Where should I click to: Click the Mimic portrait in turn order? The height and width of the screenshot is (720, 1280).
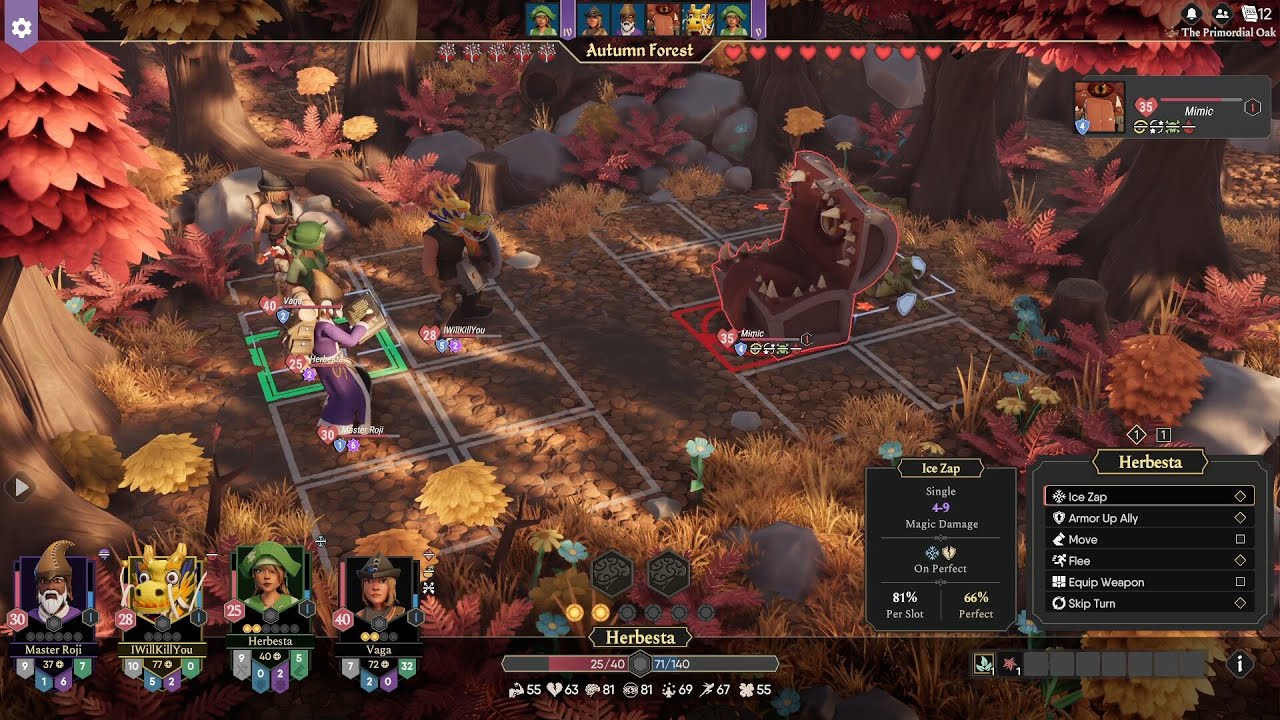click(x=662, y=19)
